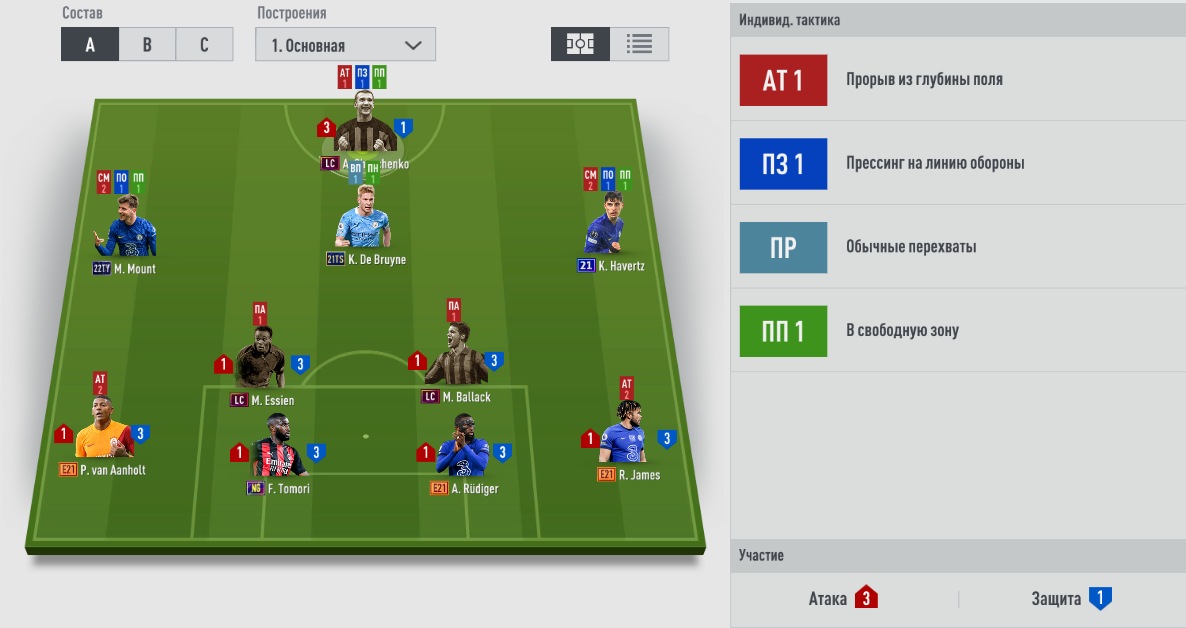The width and height of the screenshot is (1186, 628).
Task: Switch to the list view toggle
Action: click(639, 45)
